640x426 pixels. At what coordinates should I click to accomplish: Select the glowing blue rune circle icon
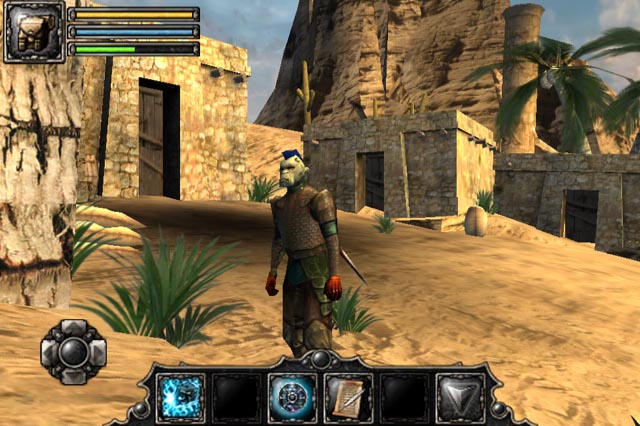(293, 397)
